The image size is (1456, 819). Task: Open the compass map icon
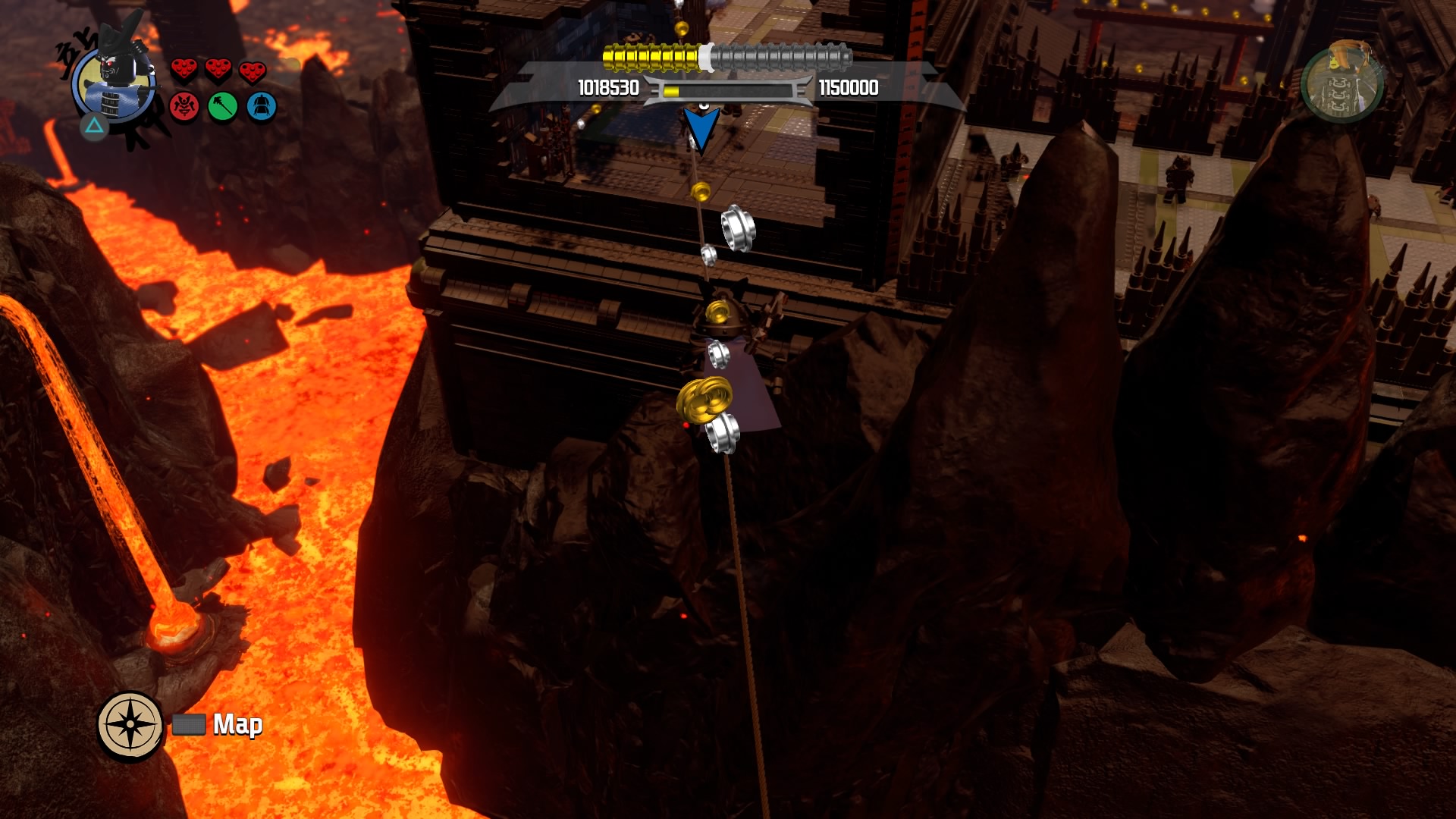coord(130,724)
